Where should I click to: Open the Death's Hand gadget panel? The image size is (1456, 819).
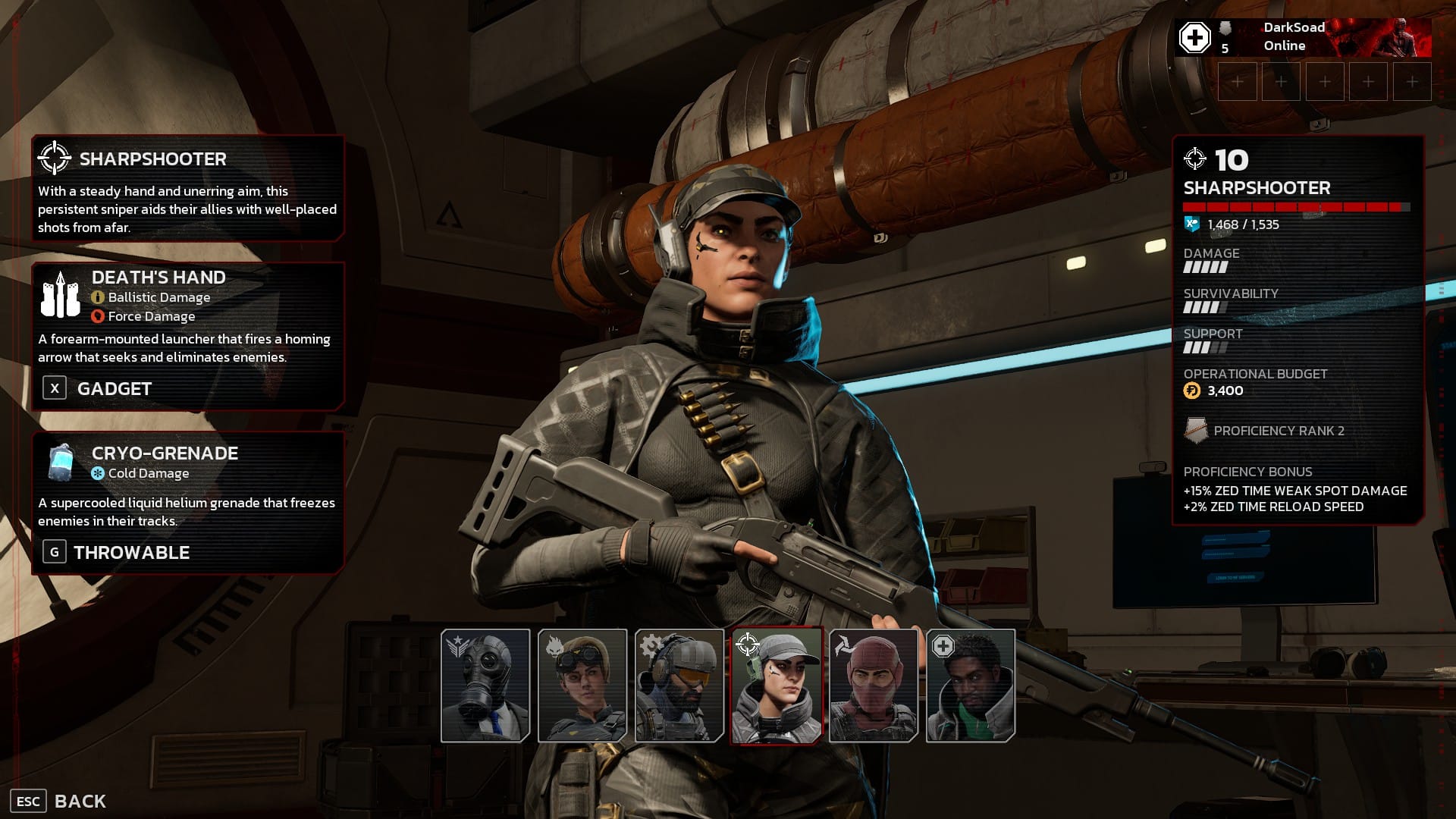pos(188,335)
